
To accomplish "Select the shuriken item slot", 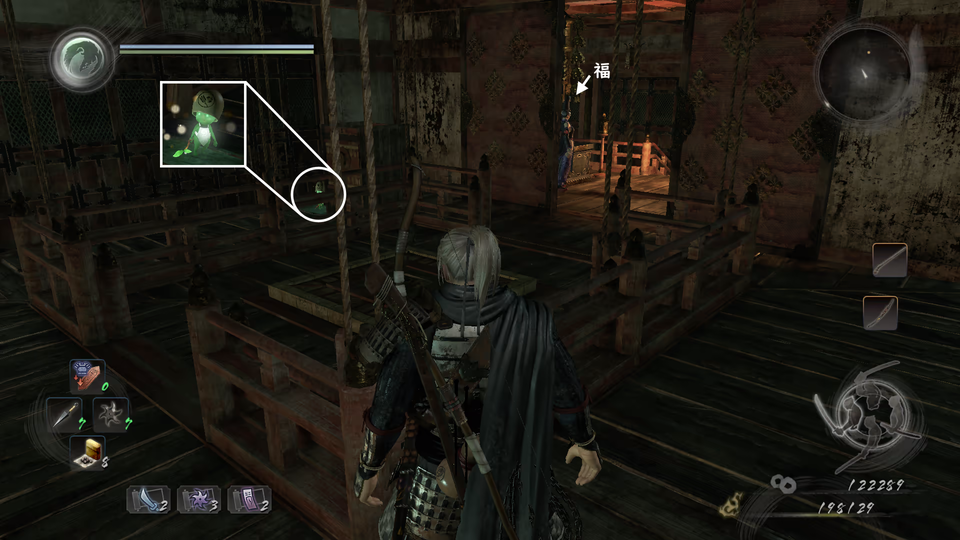I will tap(110, 414).
